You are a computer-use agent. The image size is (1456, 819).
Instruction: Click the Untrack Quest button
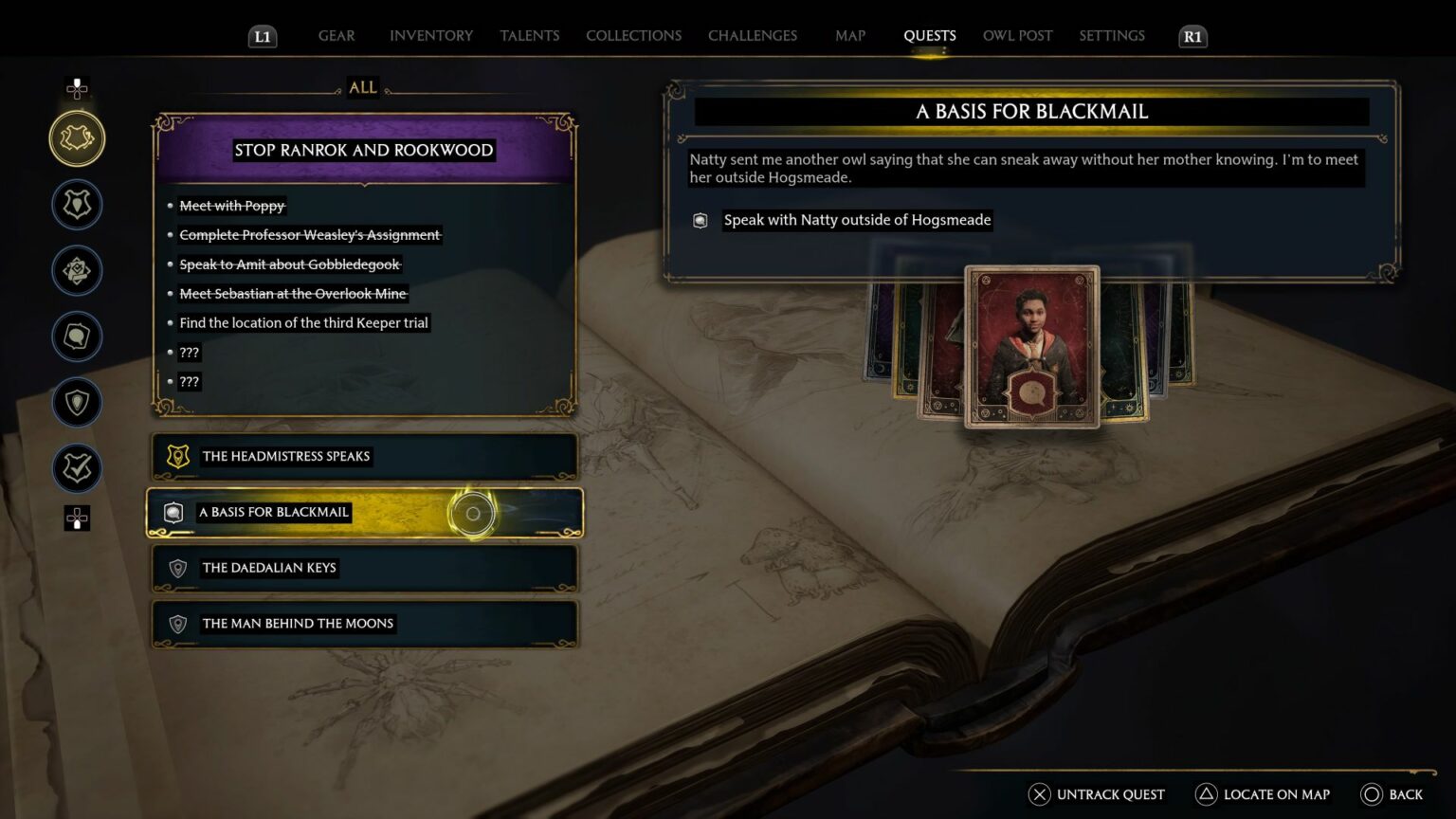pos(1097,794)
